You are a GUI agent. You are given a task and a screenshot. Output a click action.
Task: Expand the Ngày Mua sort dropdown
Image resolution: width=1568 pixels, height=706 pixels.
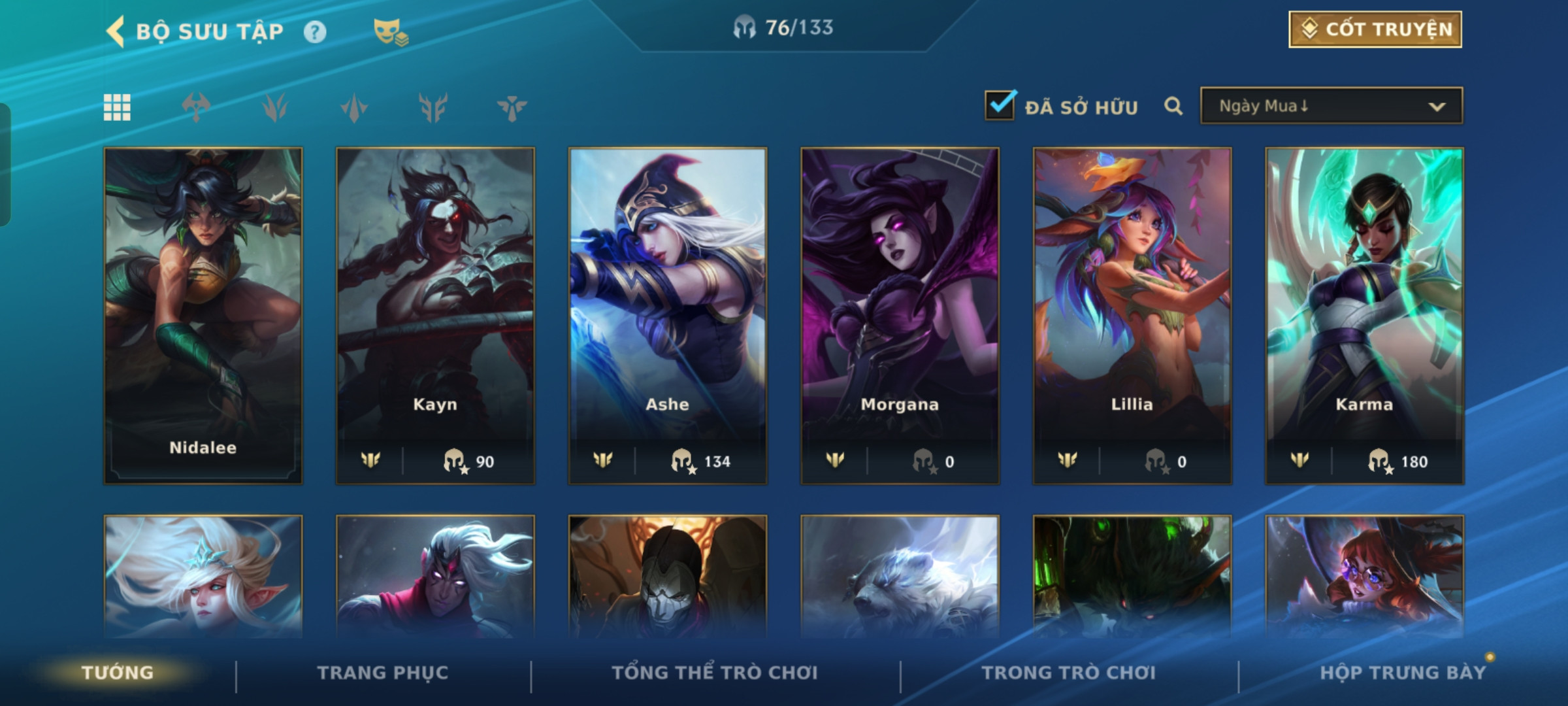coord(1331,106)
